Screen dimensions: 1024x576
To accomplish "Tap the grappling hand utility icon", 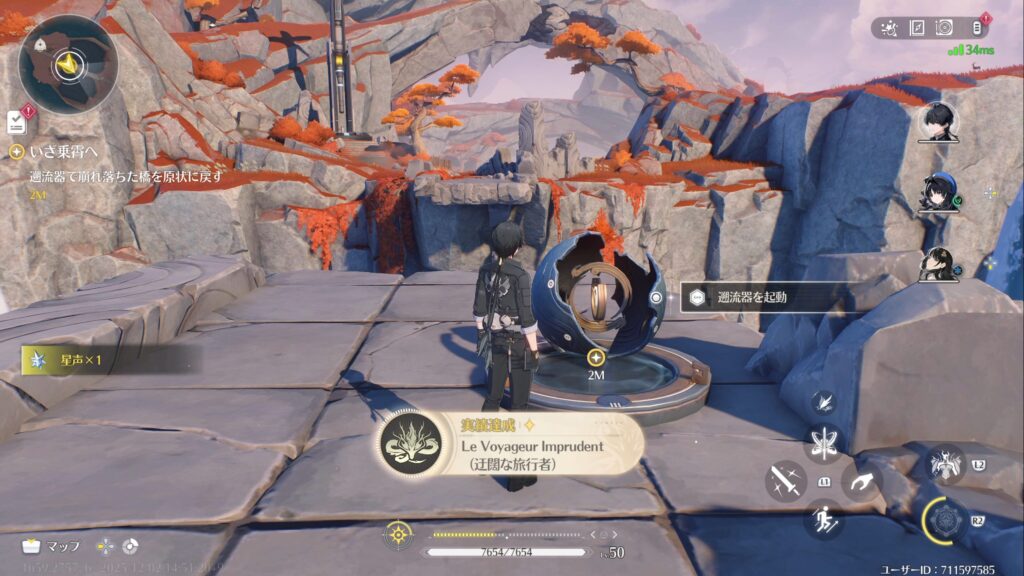I will pyautogui.click(x=861, y=481).
